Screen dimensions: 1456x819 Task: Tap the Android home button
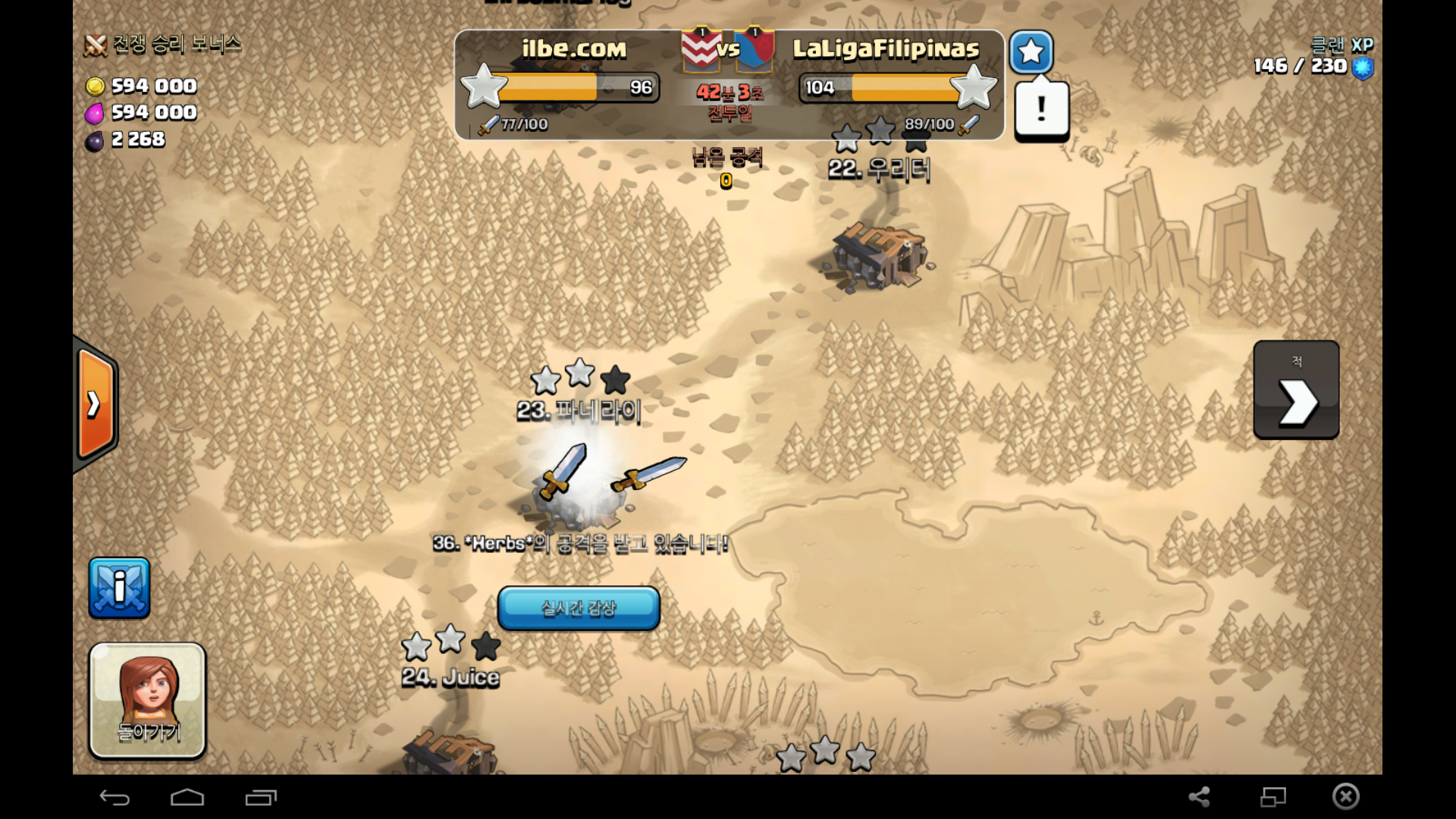(x=187, y=797)
